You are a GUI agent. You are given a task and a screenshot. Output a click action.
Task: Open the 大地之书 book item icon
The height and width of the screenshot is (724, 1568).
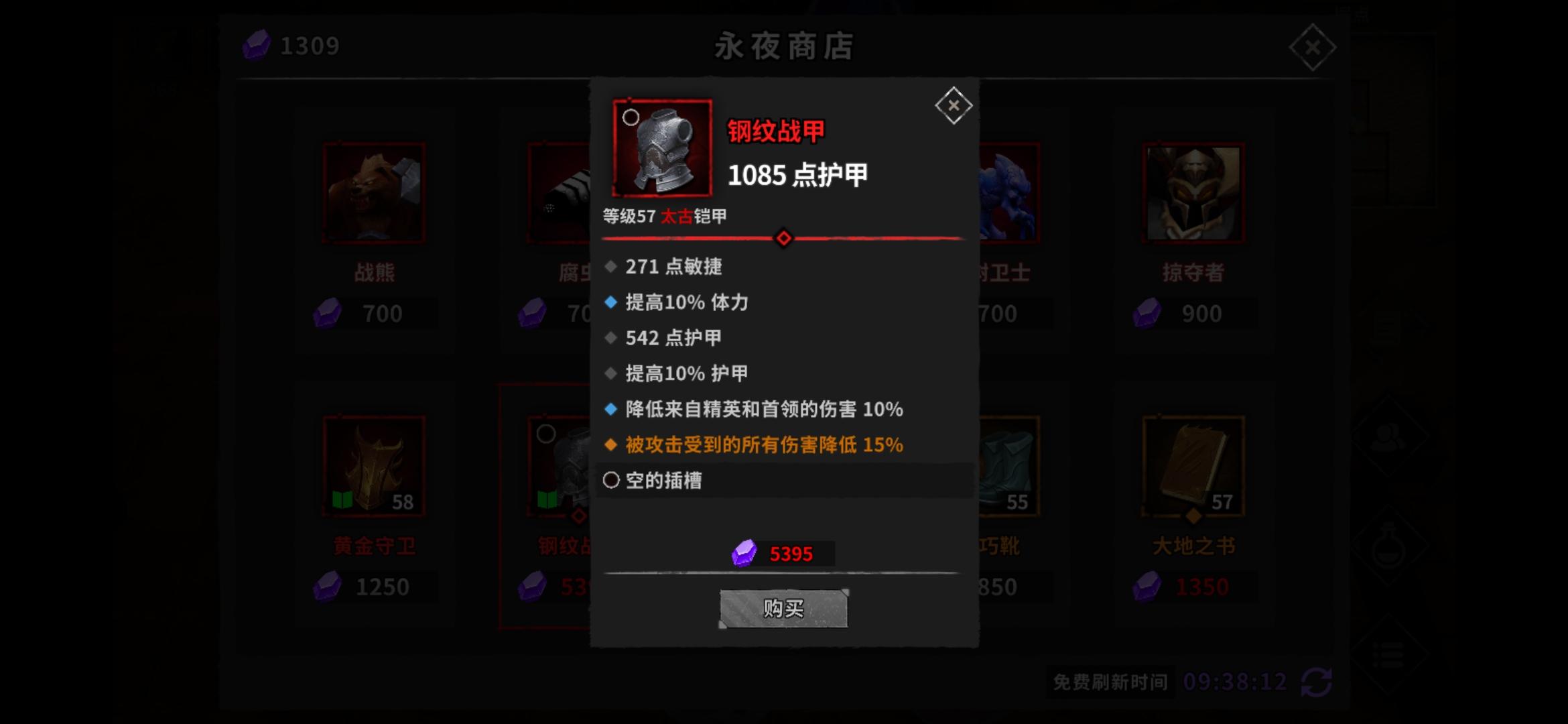coord(1193,464)
